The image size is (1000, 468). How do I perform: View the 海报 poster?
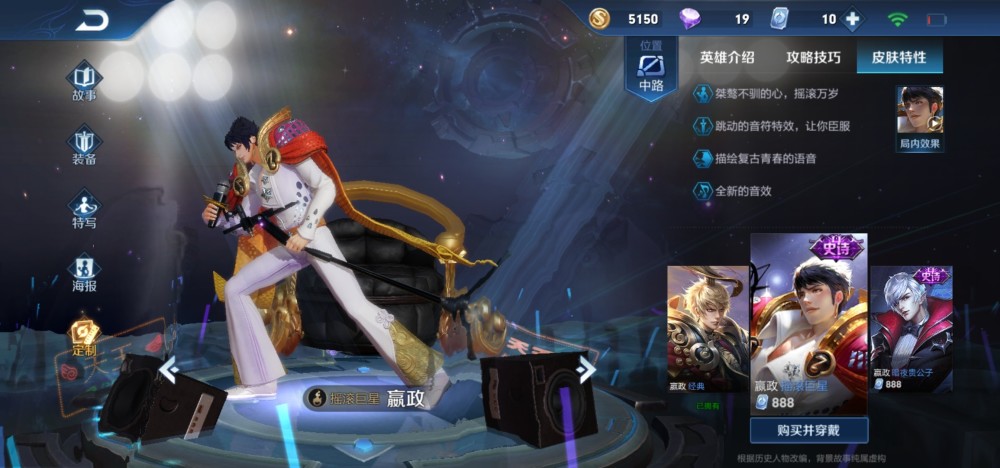point(84,271)
